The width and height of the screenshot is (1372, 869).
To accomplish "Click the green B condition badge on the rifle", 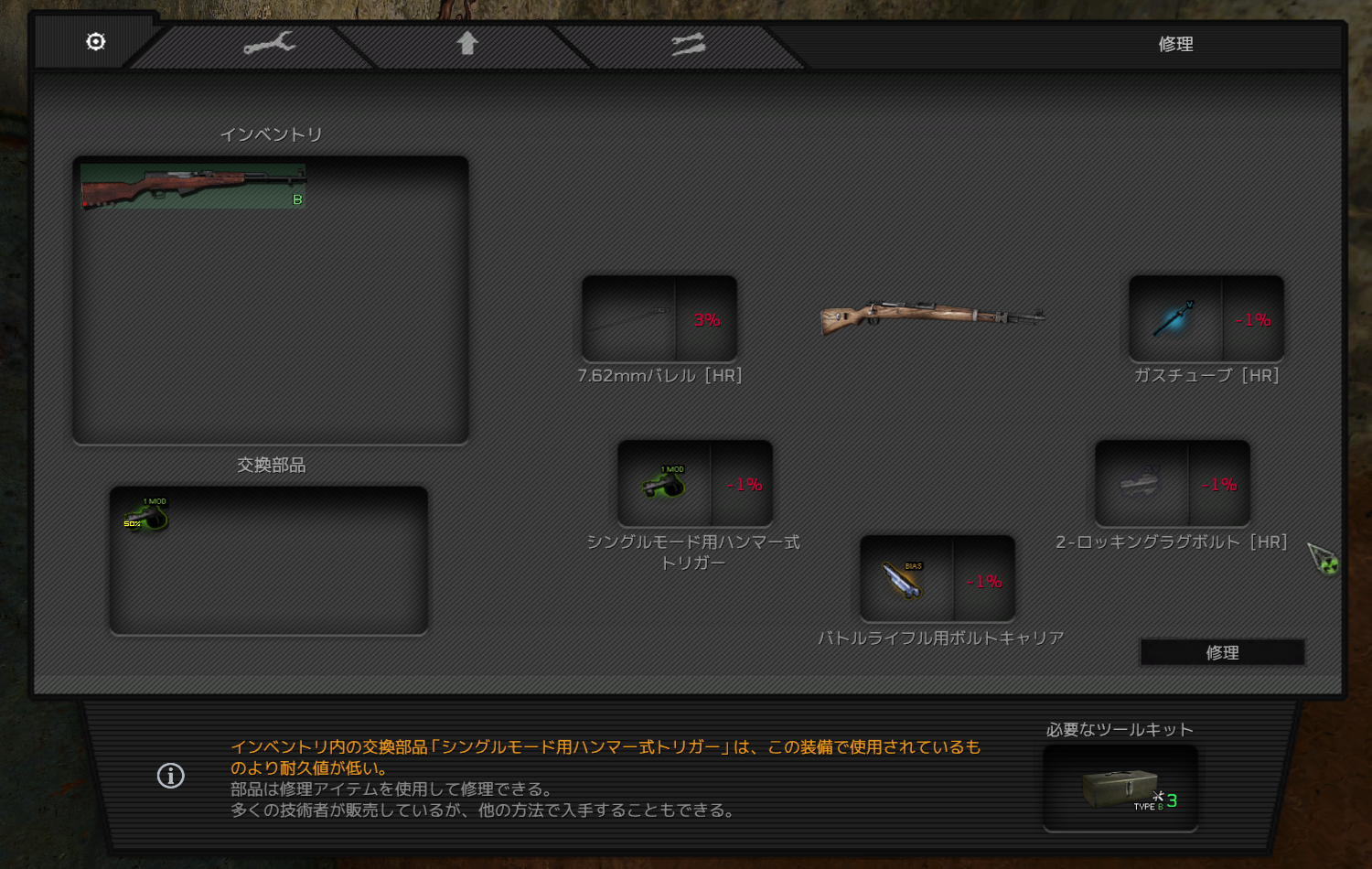I will click(297, 199).
